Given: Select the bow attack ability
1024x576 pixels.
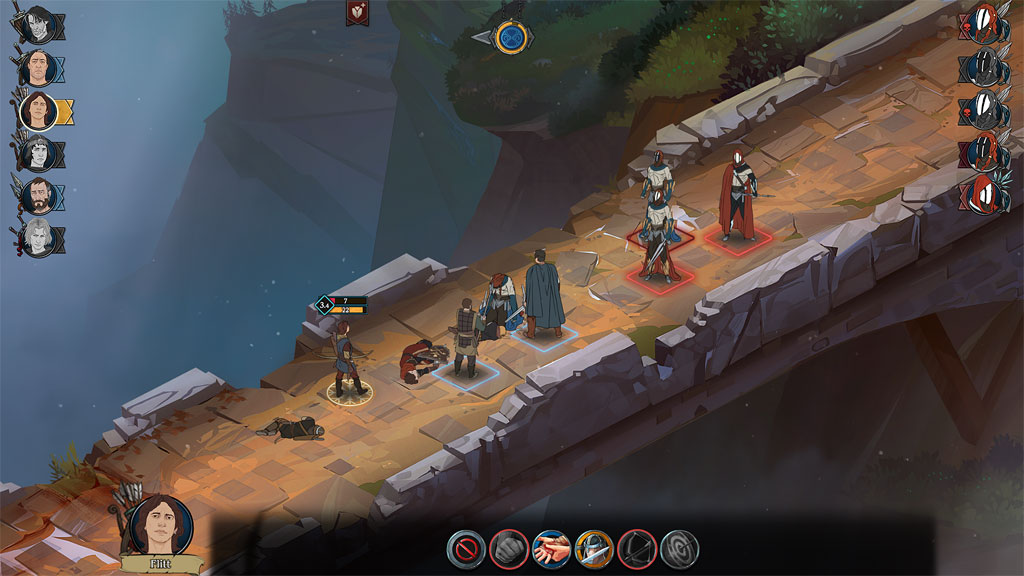Looking at the screenshot, I should [637, 548].
